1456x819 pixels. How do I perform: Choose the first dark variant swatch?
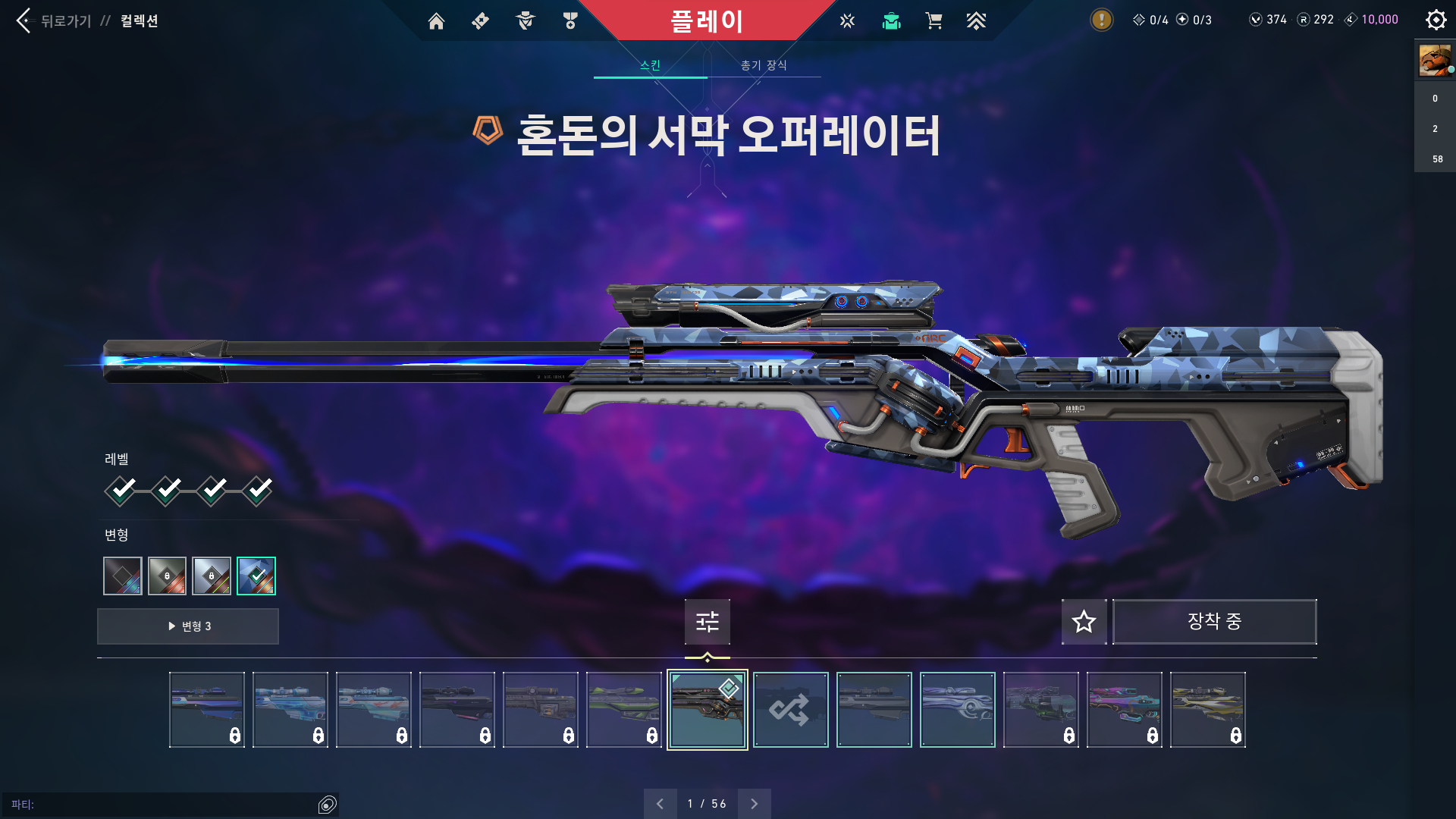[123, 576]
